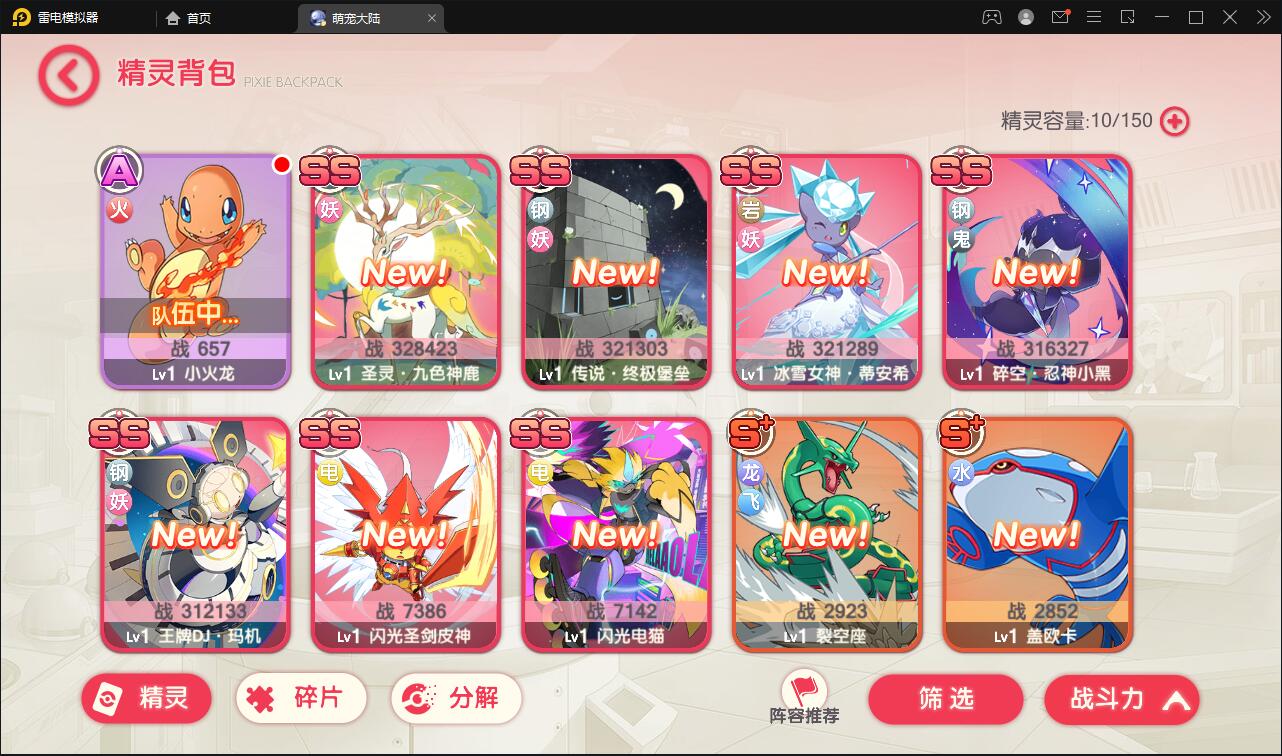Image resolution: width=1282 pixels, height=756 pixels.
Task: Click the plus icon next to 精灵容量
Action: pos(1176,120)
